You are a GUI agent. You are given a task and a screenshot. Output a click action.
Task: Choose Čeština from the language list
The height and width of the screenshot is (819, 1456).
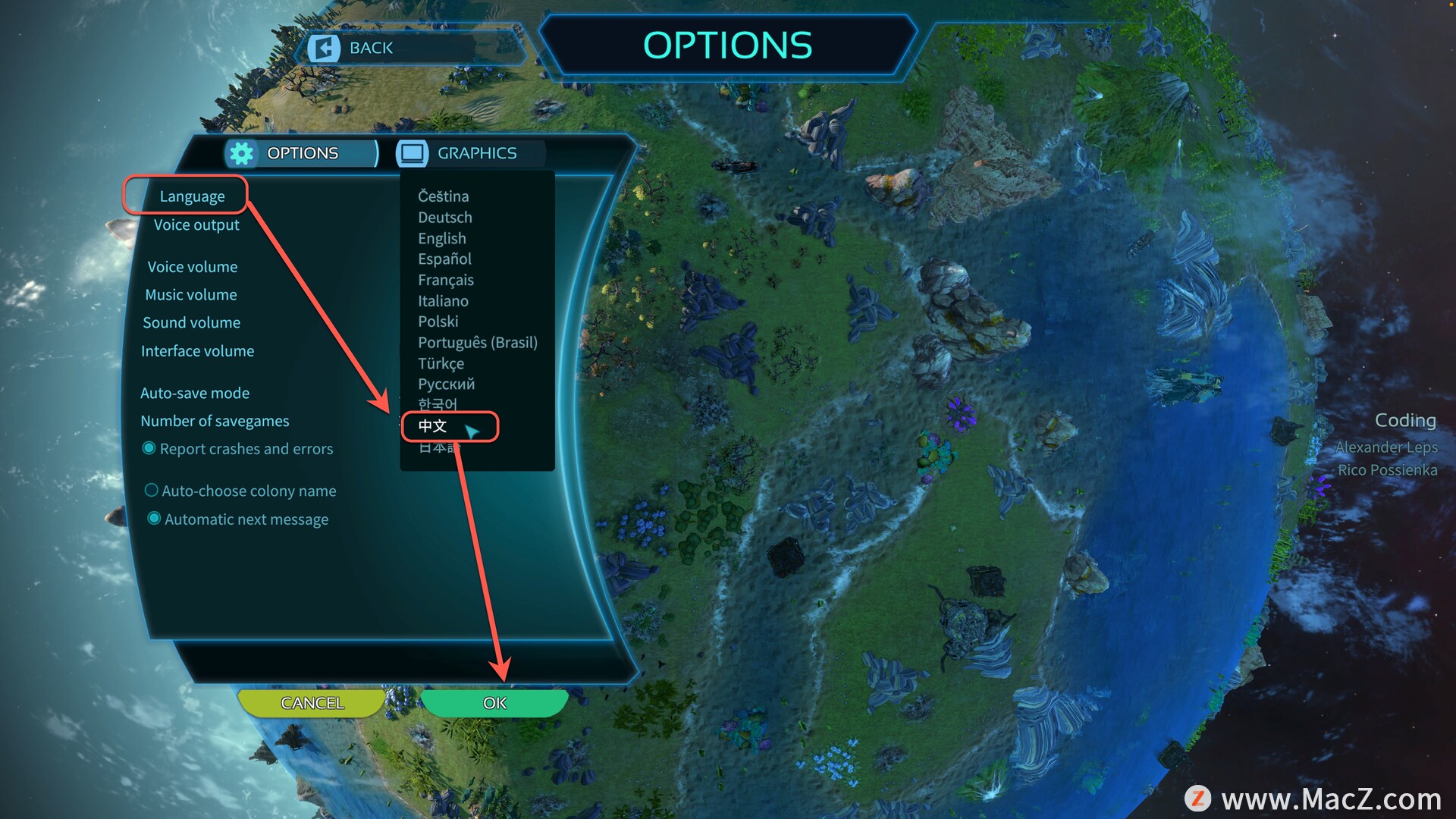[444, 196]
